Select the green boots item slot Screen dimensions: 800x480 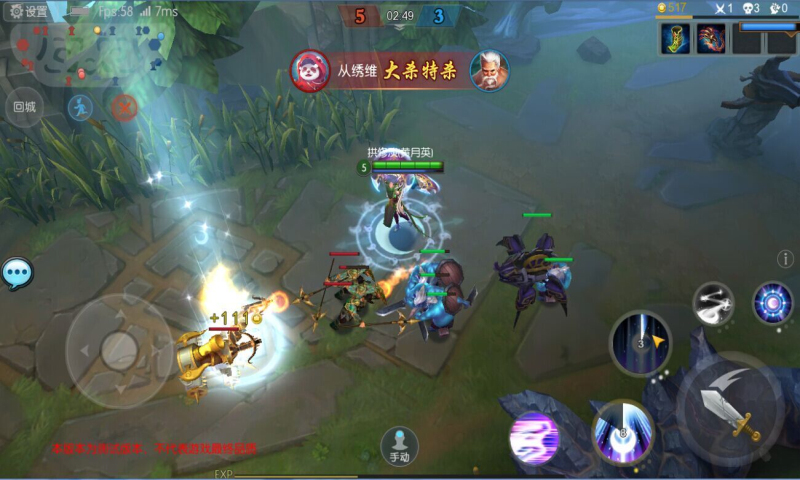(675, 39)
